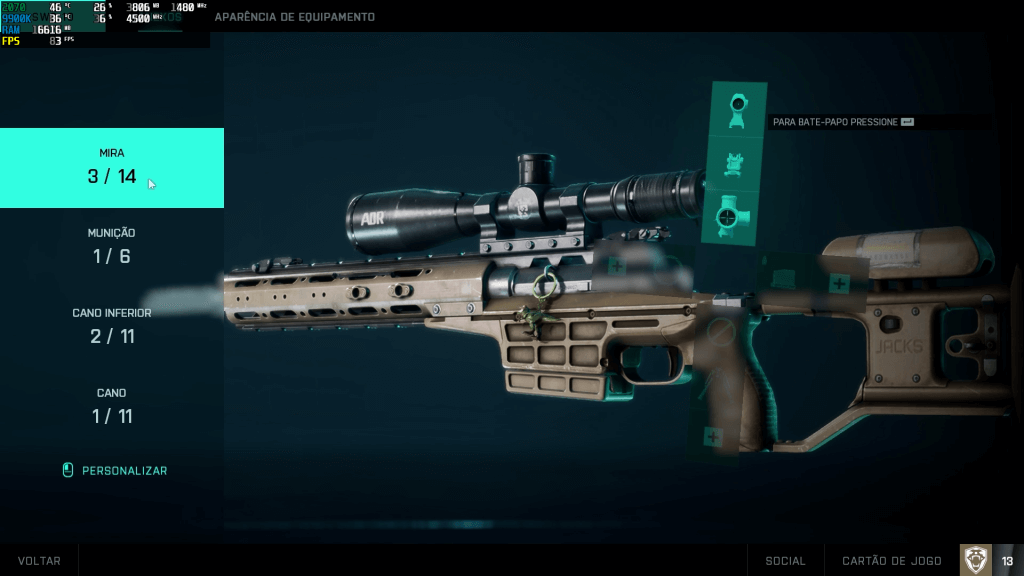Go back with the Voltar button
The width and height of the screenshot is (1024, 576).
point(39,561)
